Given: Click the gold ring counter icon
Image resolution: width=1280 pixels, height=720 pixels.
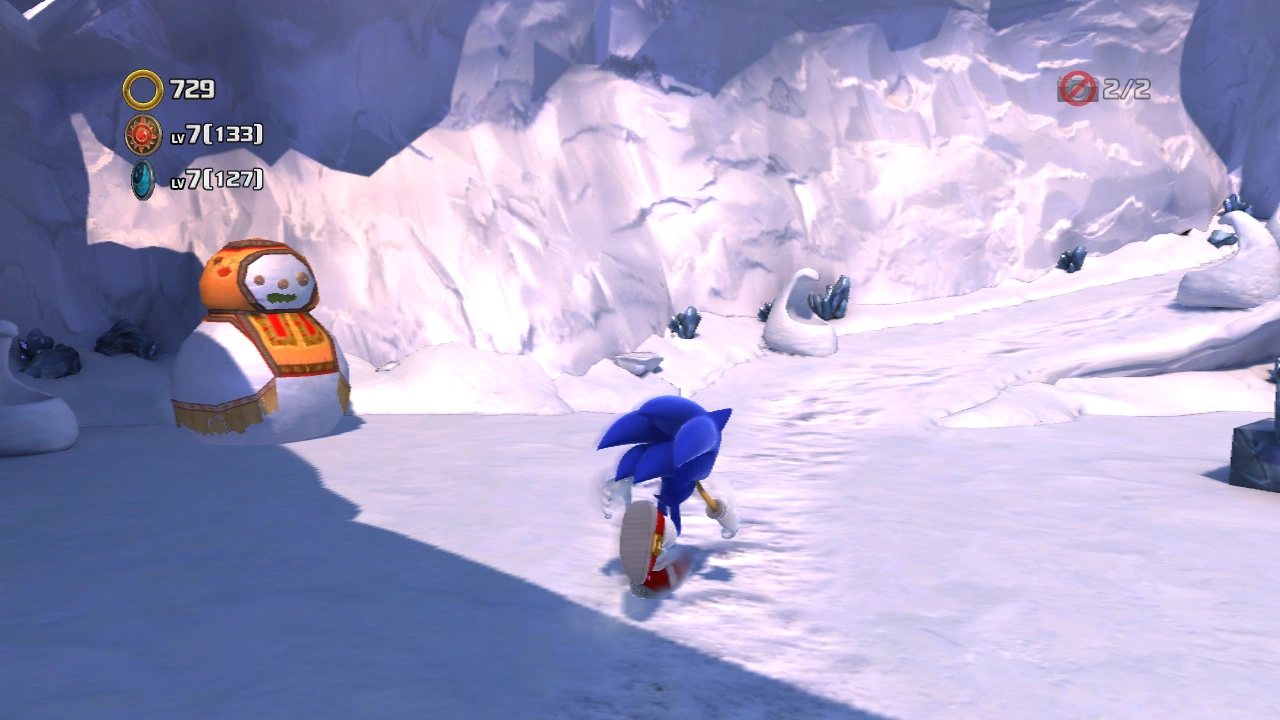Looking at the screenshot, I should click(143, 90).
